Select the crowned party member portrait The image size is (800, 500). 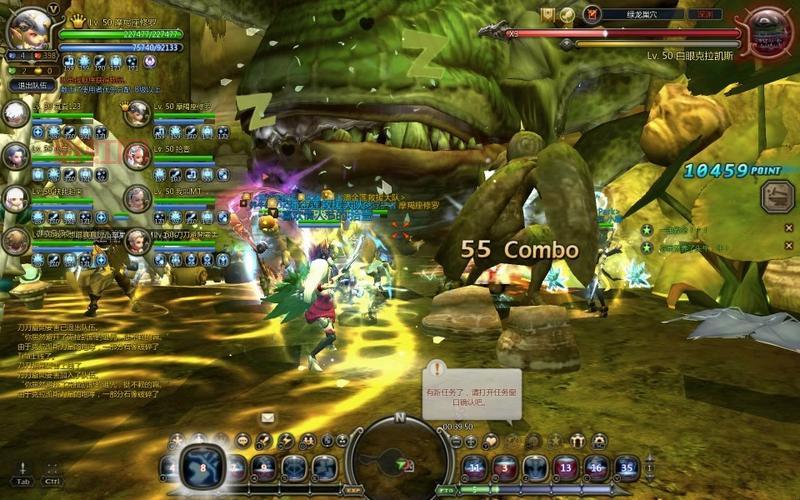click(x=137, y=113)
